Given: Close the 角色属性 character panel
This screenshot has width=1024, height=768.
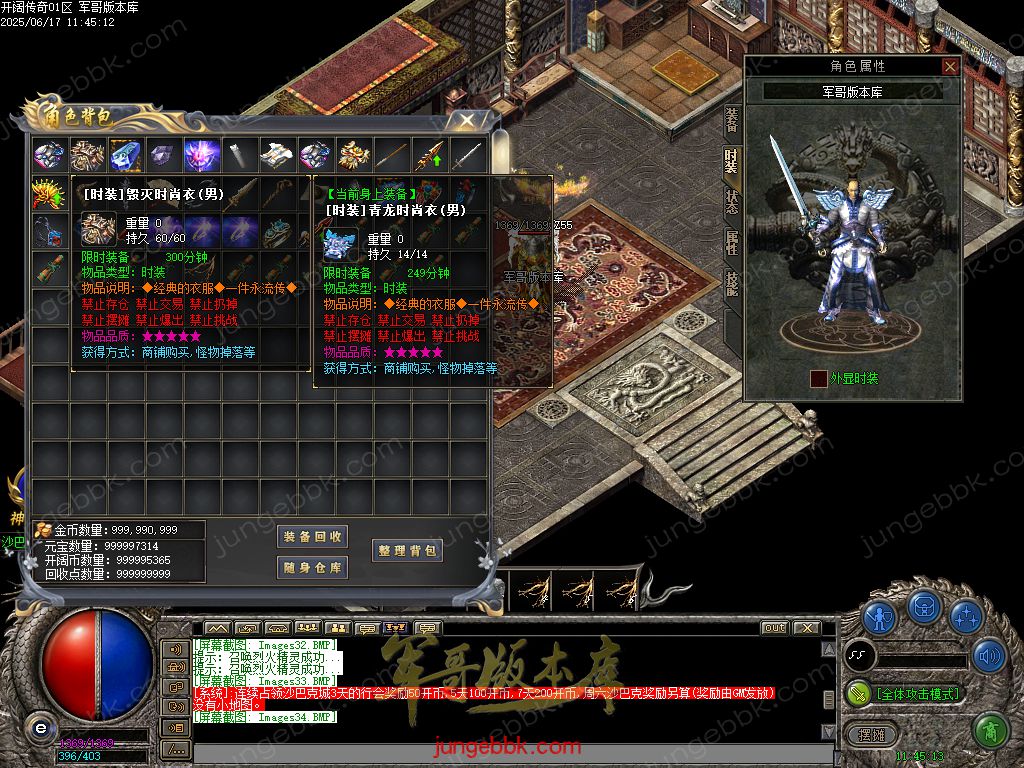Looking at the screenshot, I should [950, 67].
